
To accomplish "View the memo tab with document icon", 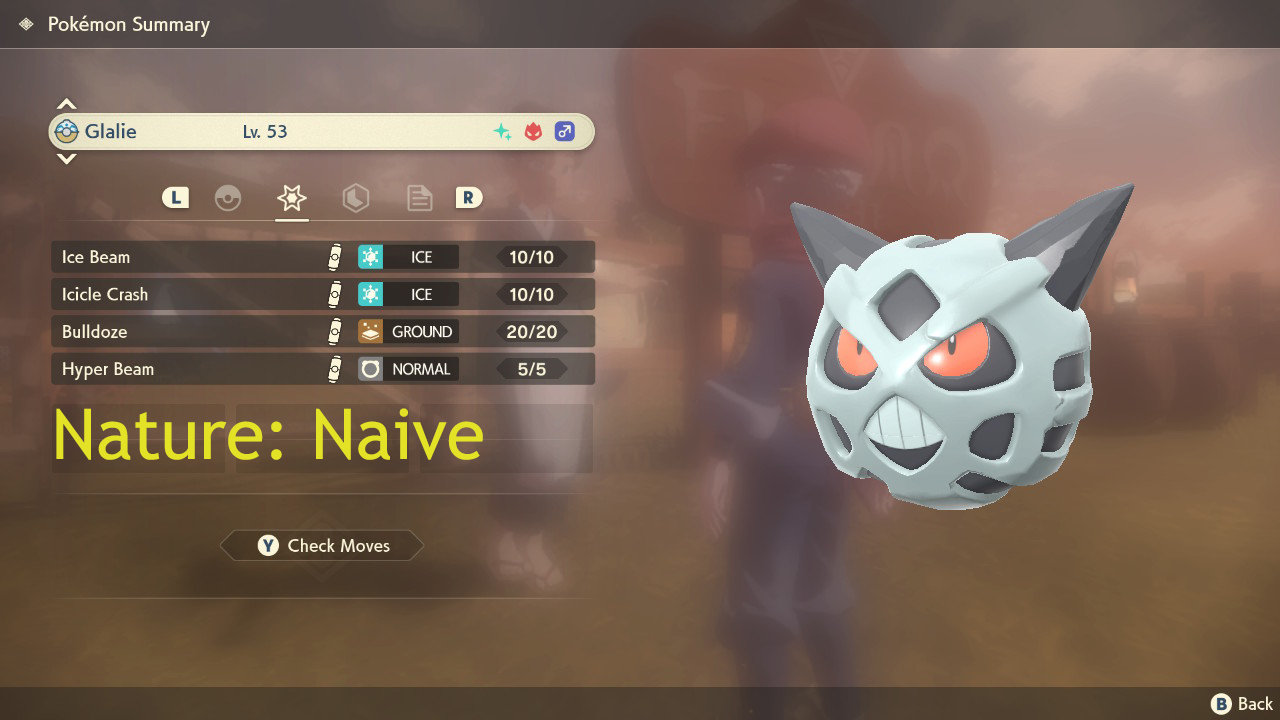I will (418, 198).
